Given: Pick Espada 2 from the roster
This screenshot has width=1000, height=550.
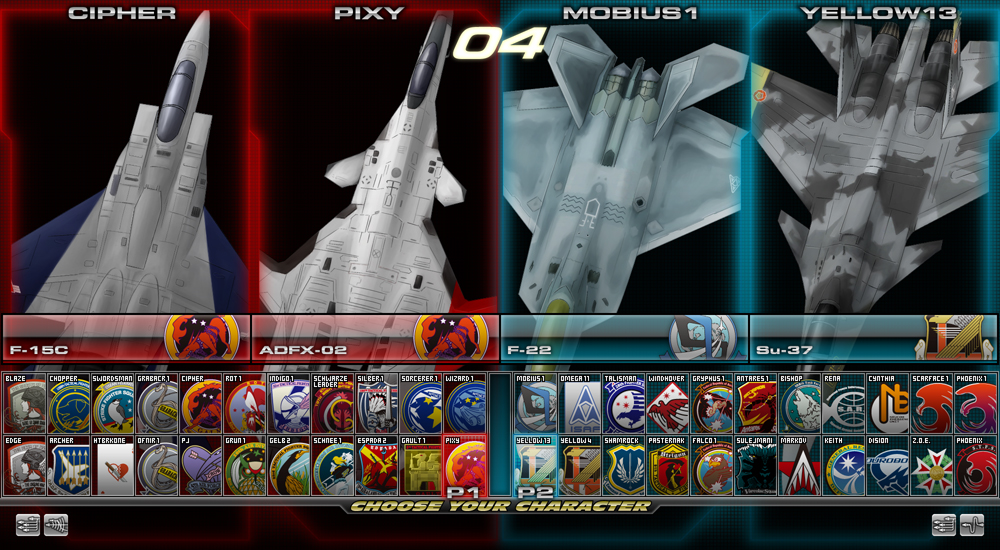Looking at the screenshot, I should pos(376,465).
